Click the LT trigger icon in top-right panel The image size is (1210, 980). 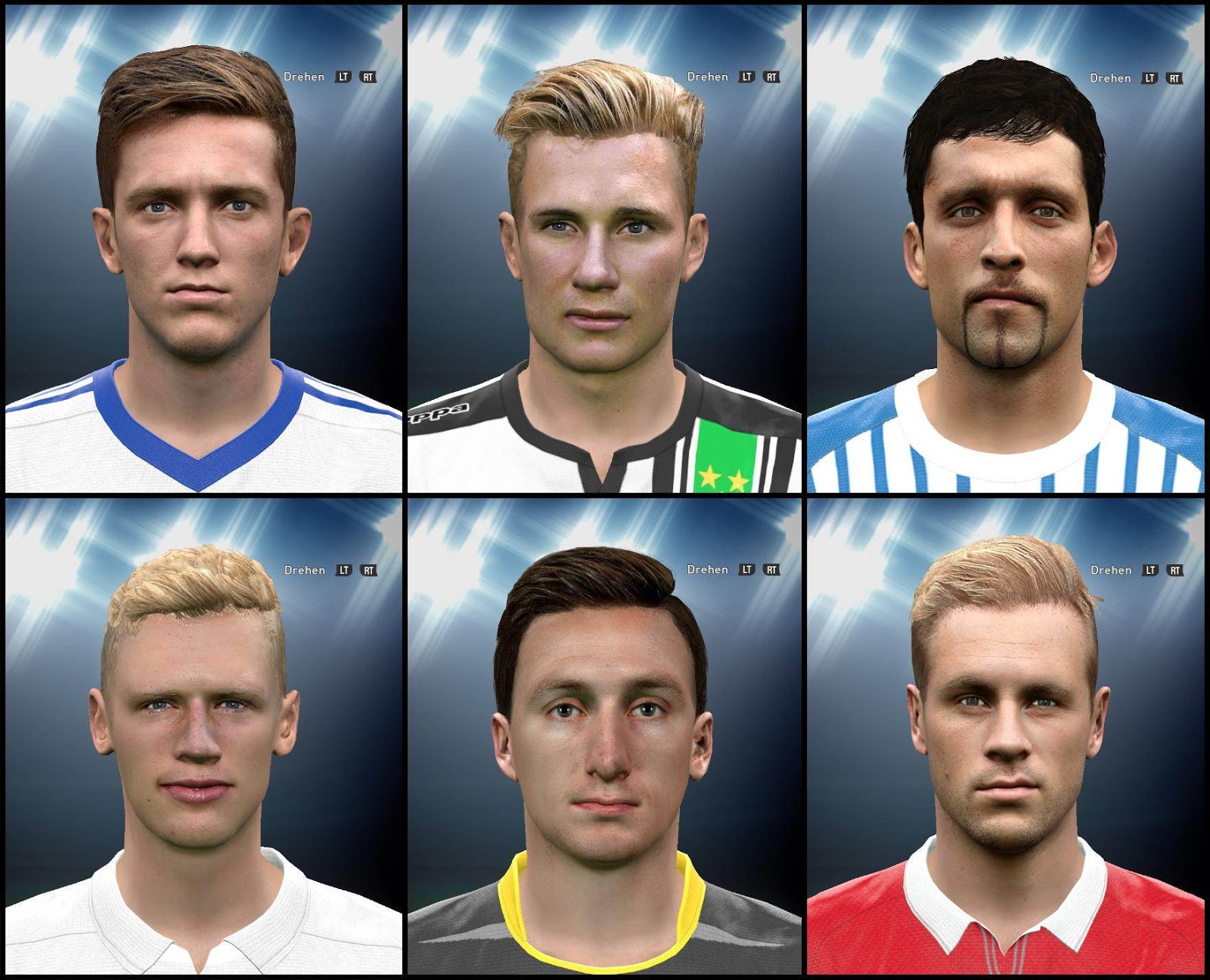tap(1150, 78)
